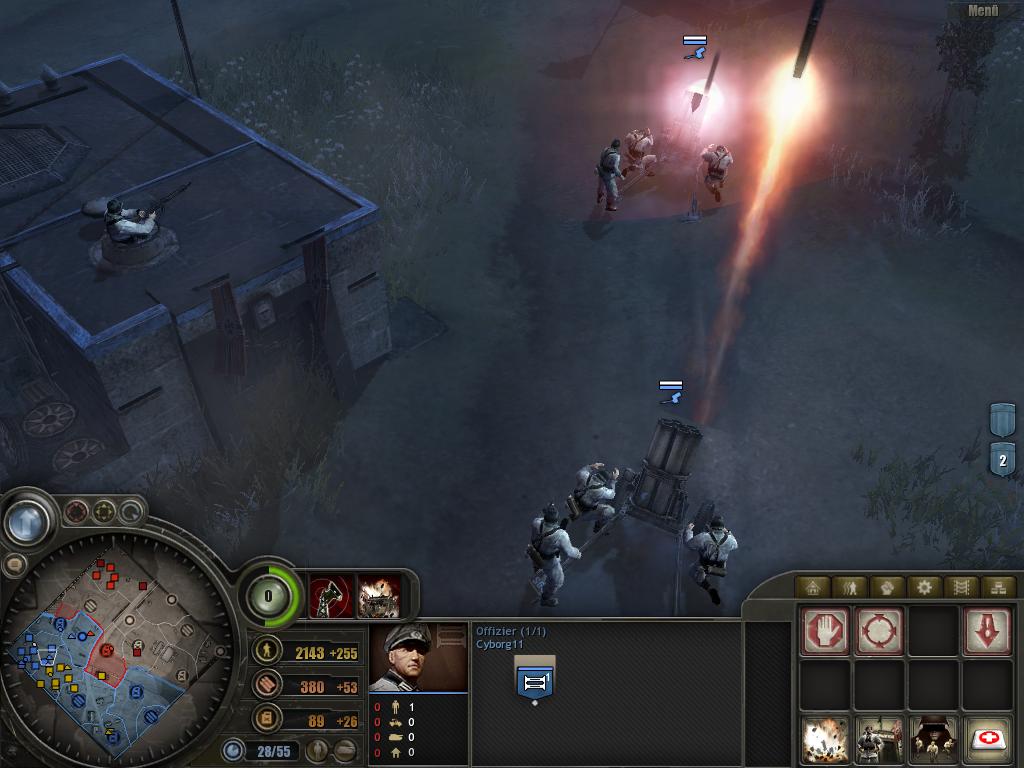This screenshot has height=768, width=1024.
Task: Choose the officer-at-bunker supervise ability
Action: click(879, 740)
